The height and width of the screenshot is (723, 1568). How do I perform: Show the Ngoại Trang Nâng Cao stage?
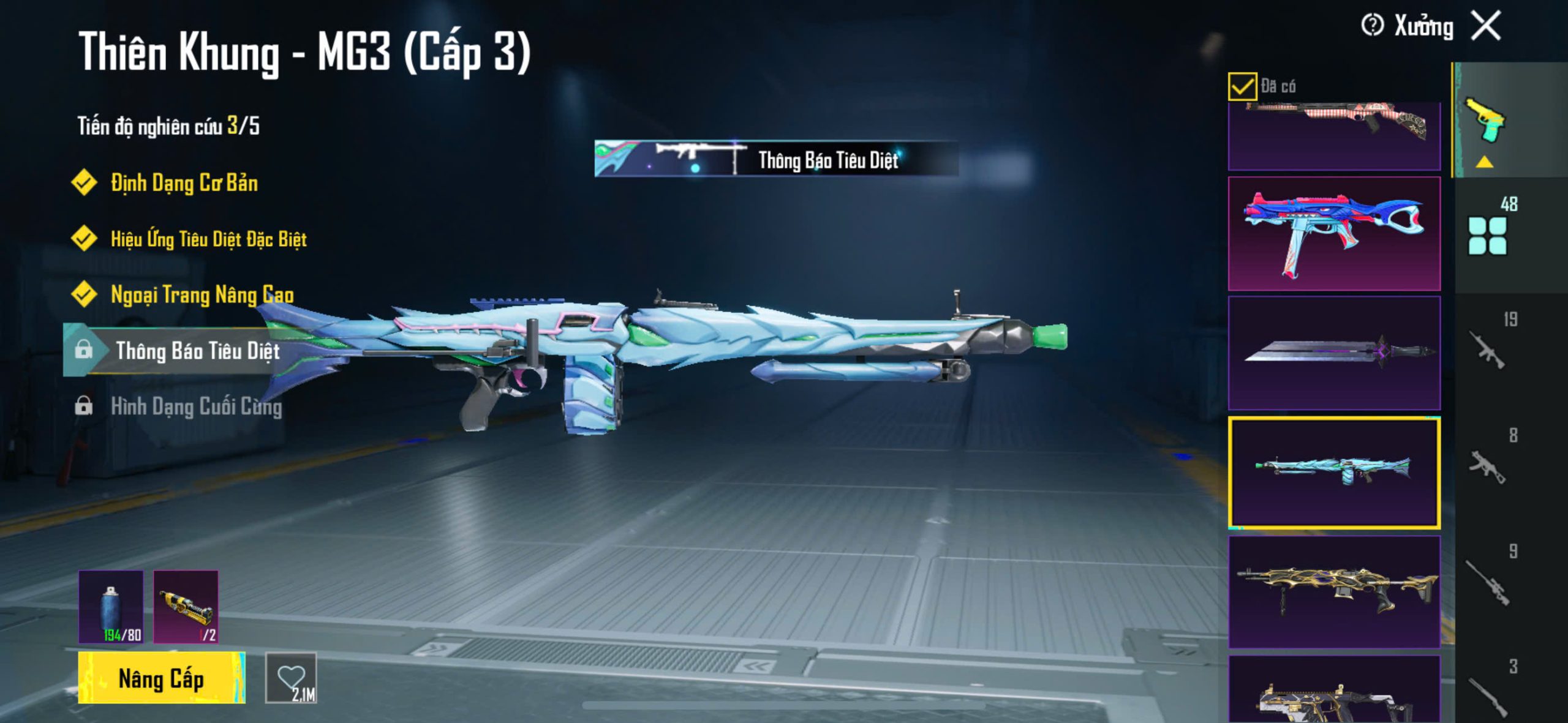click(x=202, y=294)
